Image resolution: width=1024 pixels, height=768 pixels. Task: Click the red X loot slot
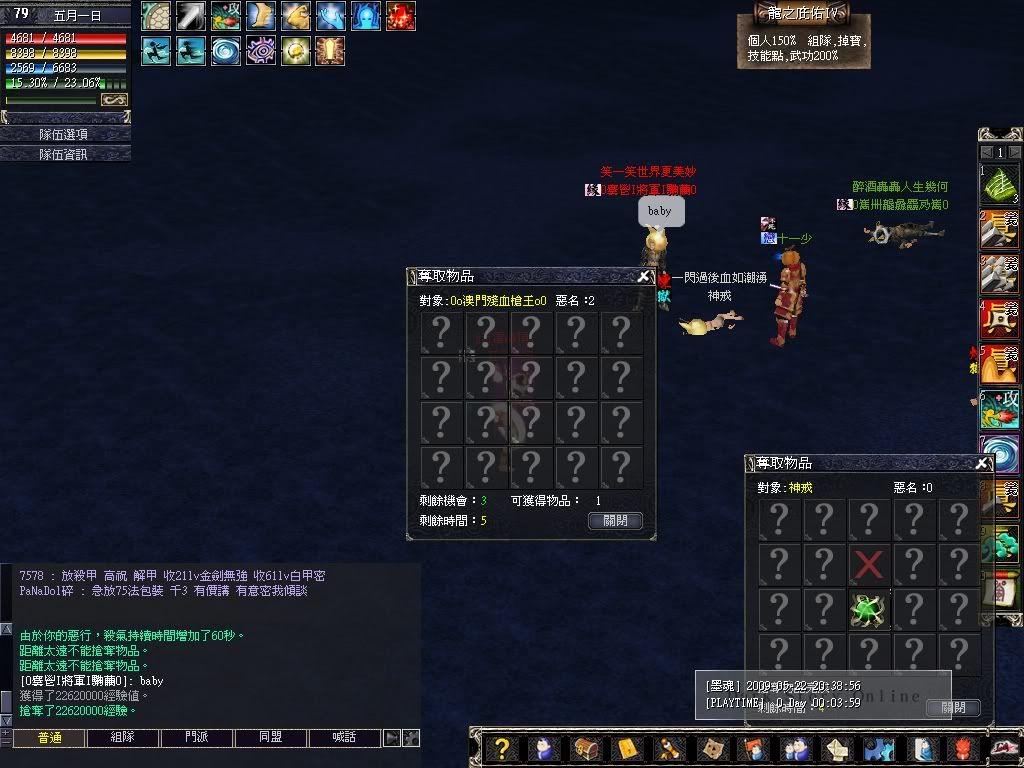pyautogui.click(x=868, y=565)
